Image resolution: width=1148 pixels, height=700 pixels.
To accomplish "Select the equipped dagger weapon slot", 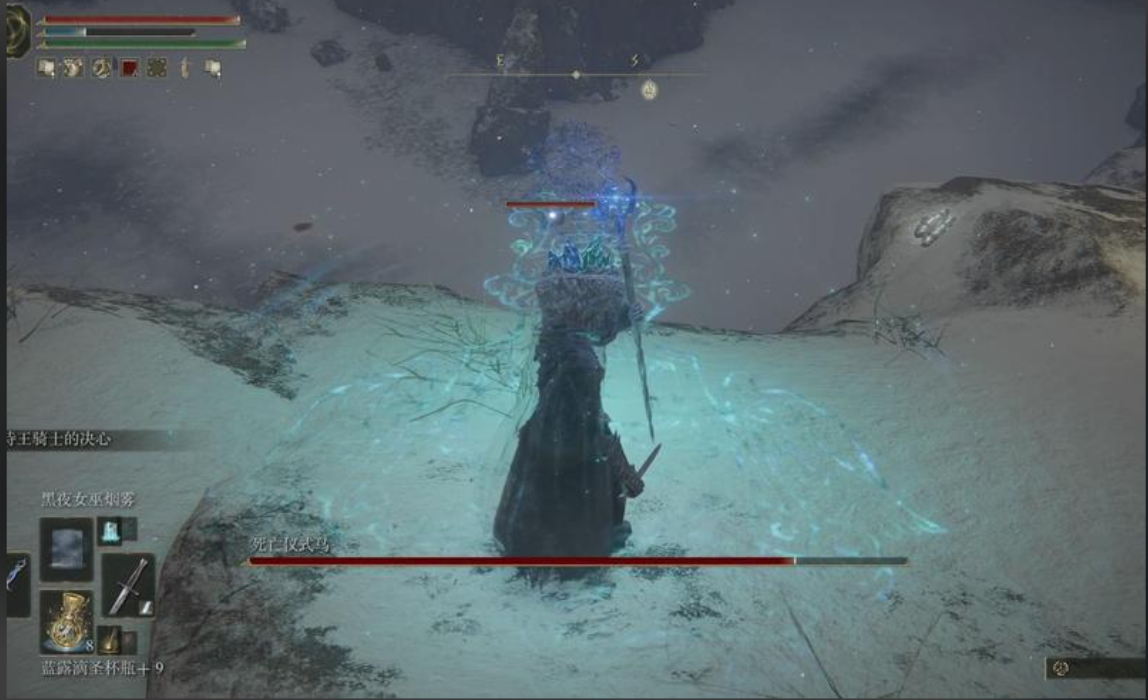I will point(127,585).
